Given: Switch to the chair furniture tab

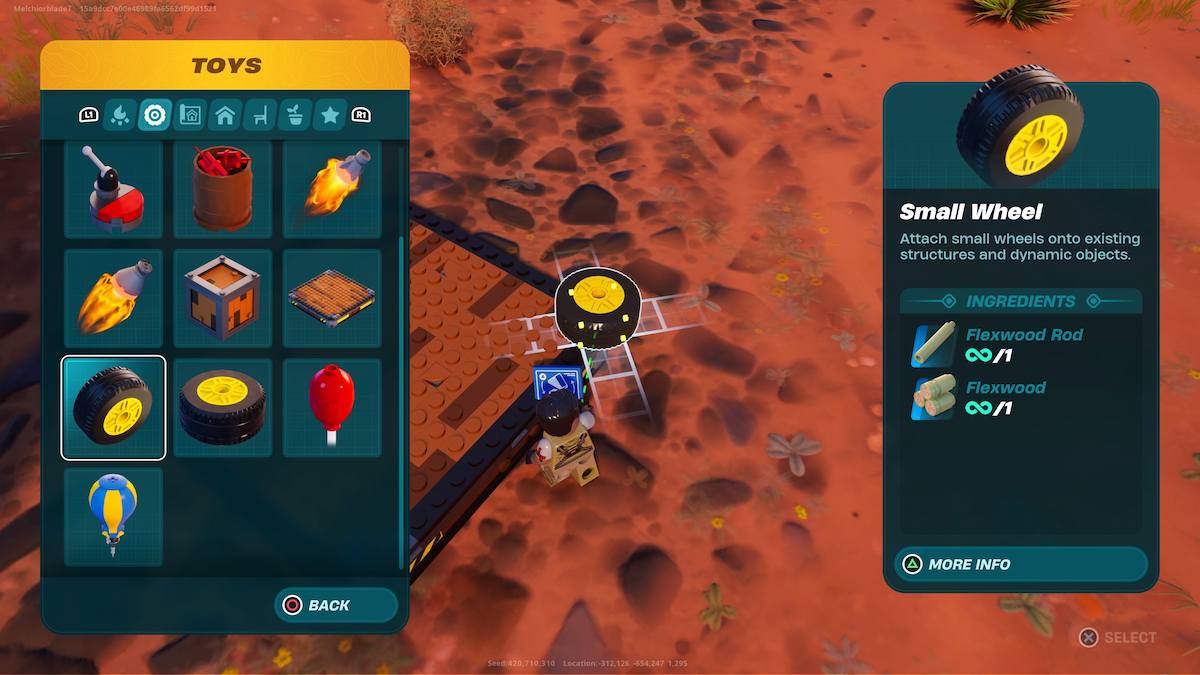Looking at the screenshot, I should (260, 115).
